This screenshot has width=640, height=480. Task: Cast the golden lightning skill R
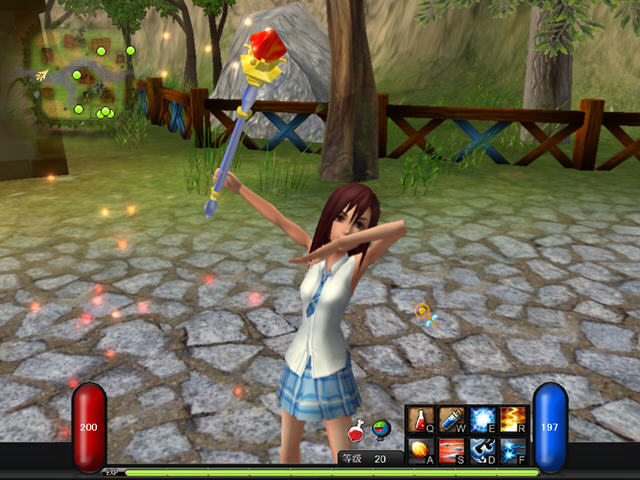(512, 420)
